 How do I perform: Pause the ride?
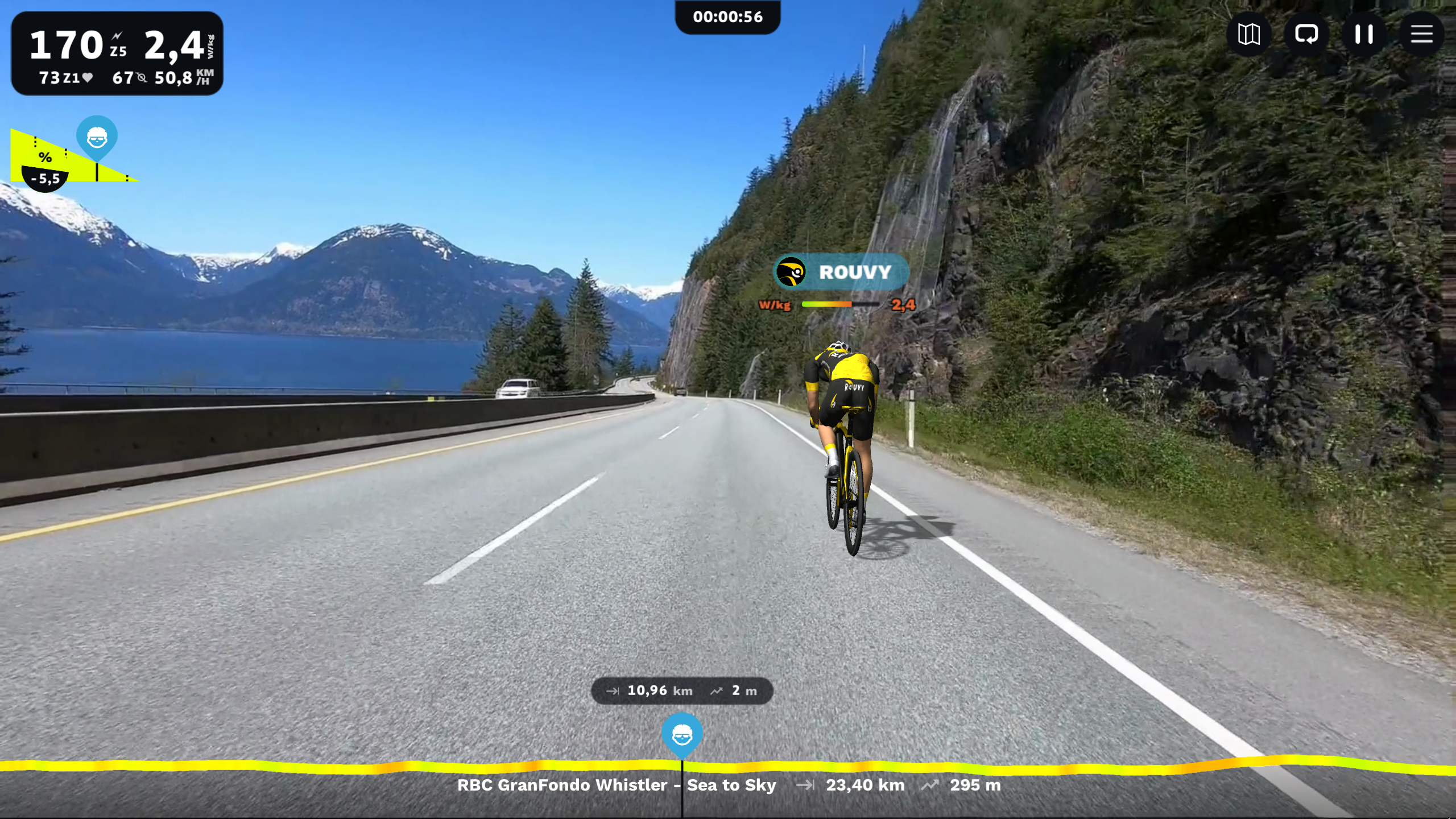coord(1363,35)
